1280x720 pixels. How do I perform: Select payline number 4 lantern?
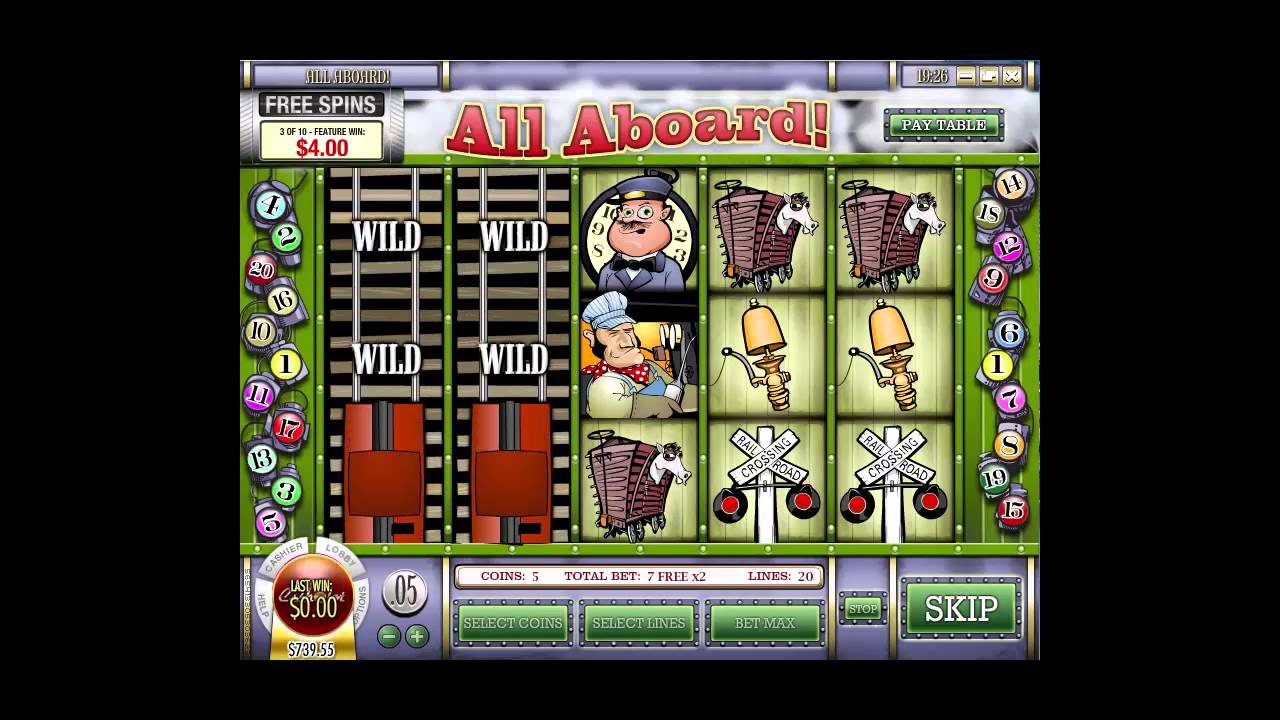(269, 206)
